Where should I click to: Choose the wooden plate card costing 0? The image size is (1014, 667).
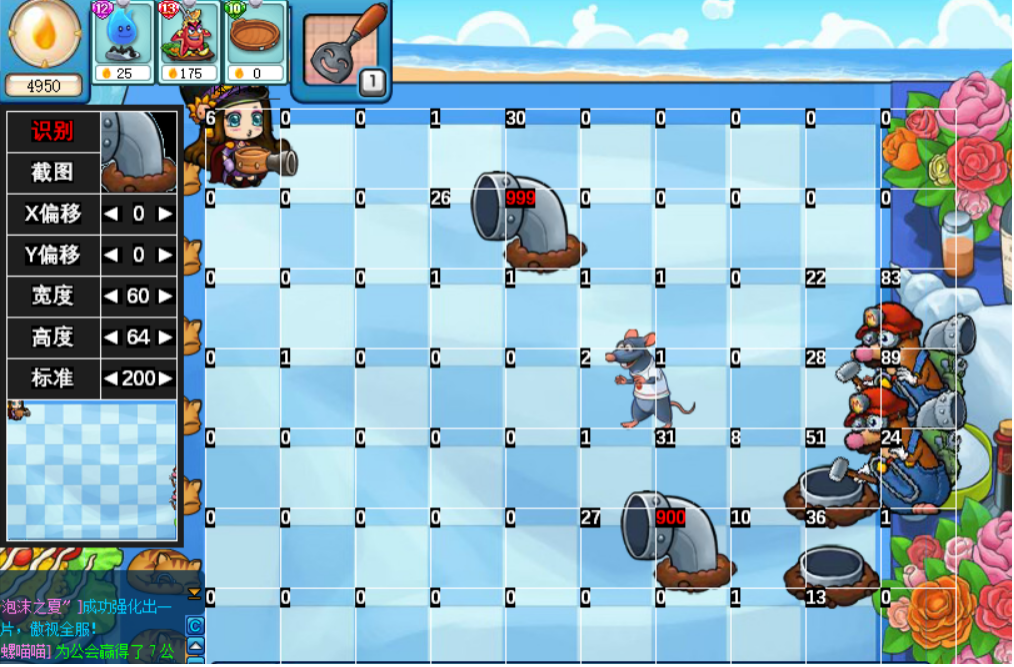point(254,42)
